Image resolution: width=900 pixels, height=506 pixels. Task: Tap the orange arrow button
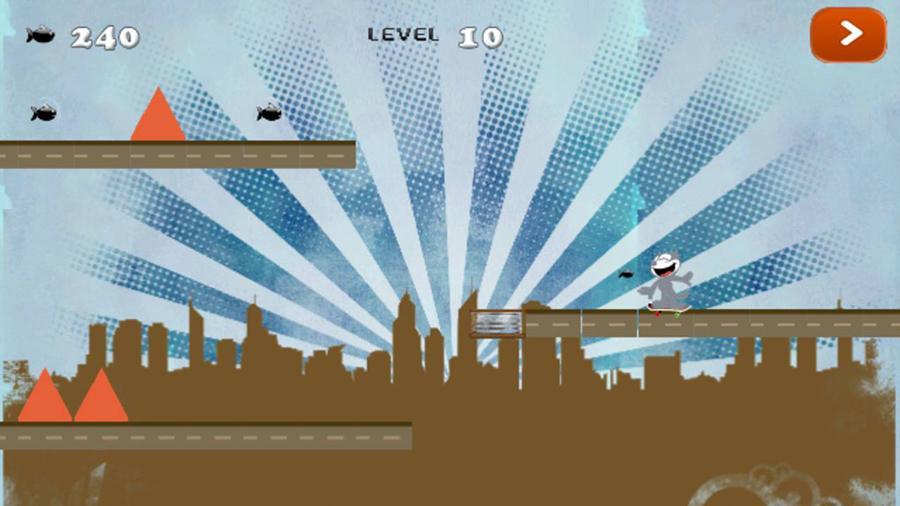848,35
